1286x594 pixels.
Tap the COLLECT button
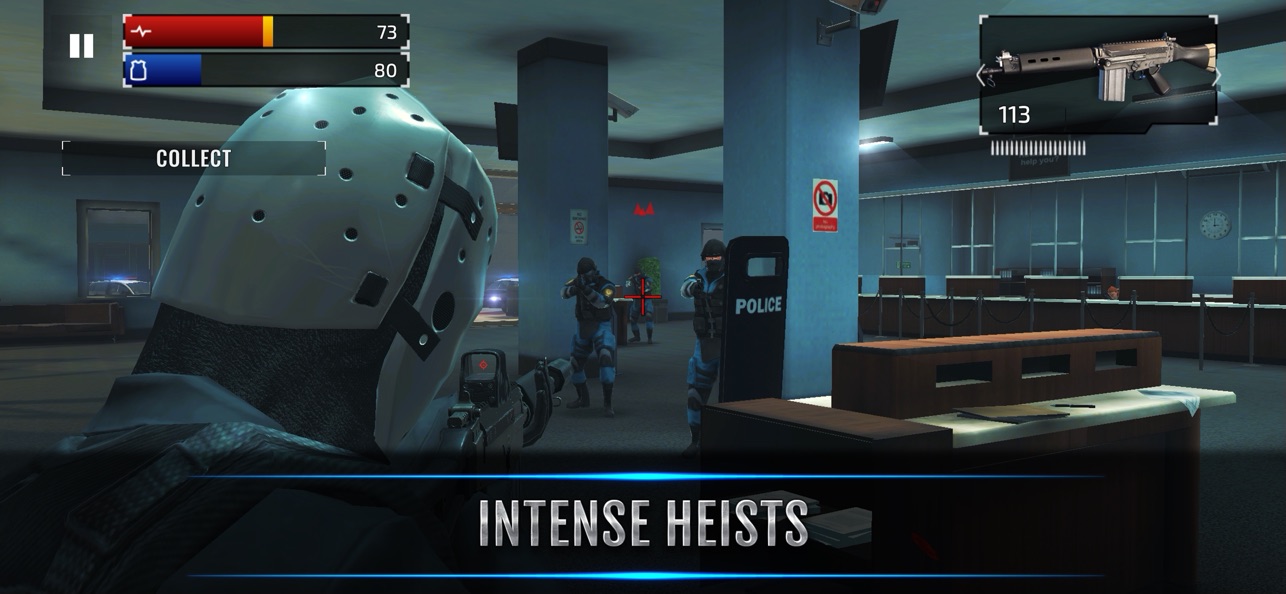coord(194,158)
